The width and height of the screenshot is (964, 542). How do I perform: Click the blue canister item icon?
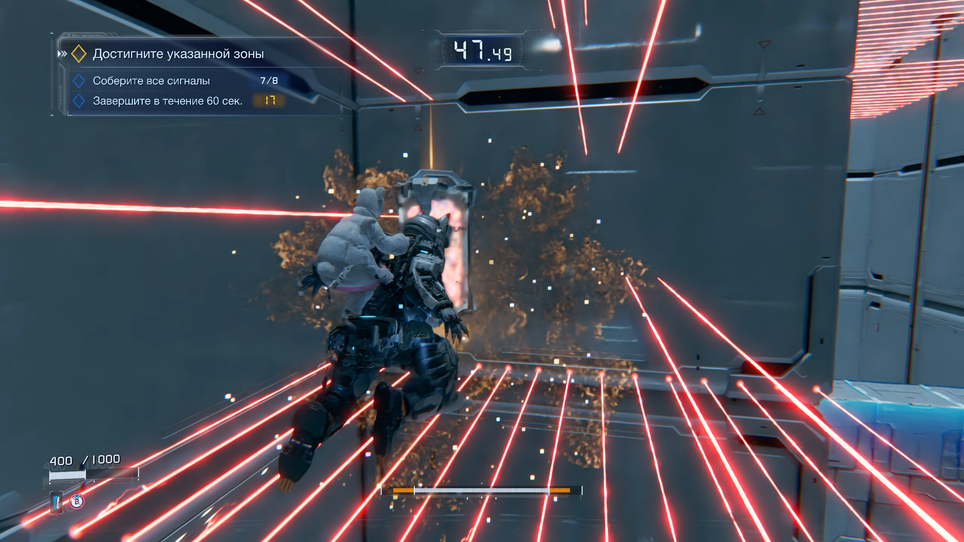click(x=57, y=501)
